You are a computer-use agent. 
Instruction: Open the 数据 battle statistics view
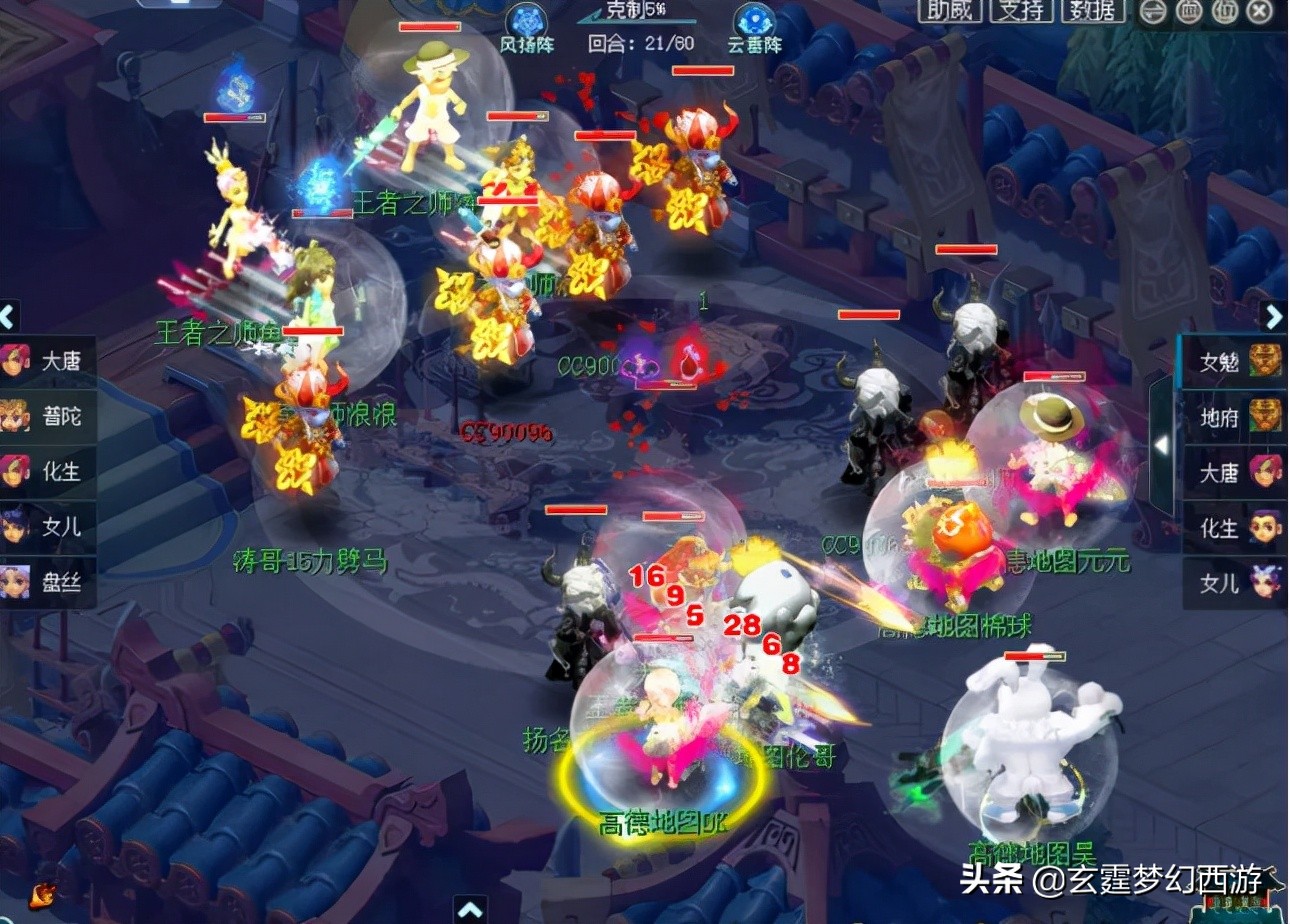[1094, 12]
